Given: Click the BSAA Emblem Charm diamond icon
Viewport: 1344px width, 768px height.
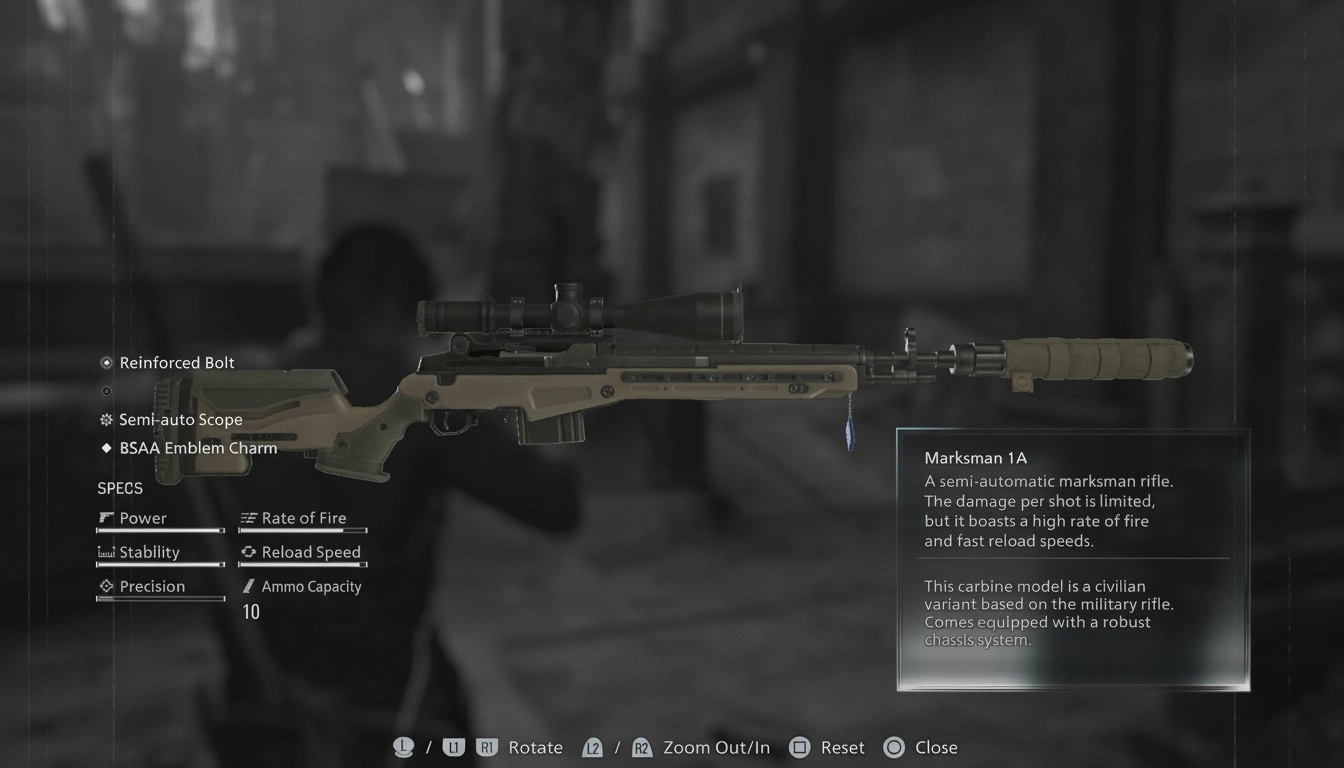Looking at the screenshot, I should (106, 447).
